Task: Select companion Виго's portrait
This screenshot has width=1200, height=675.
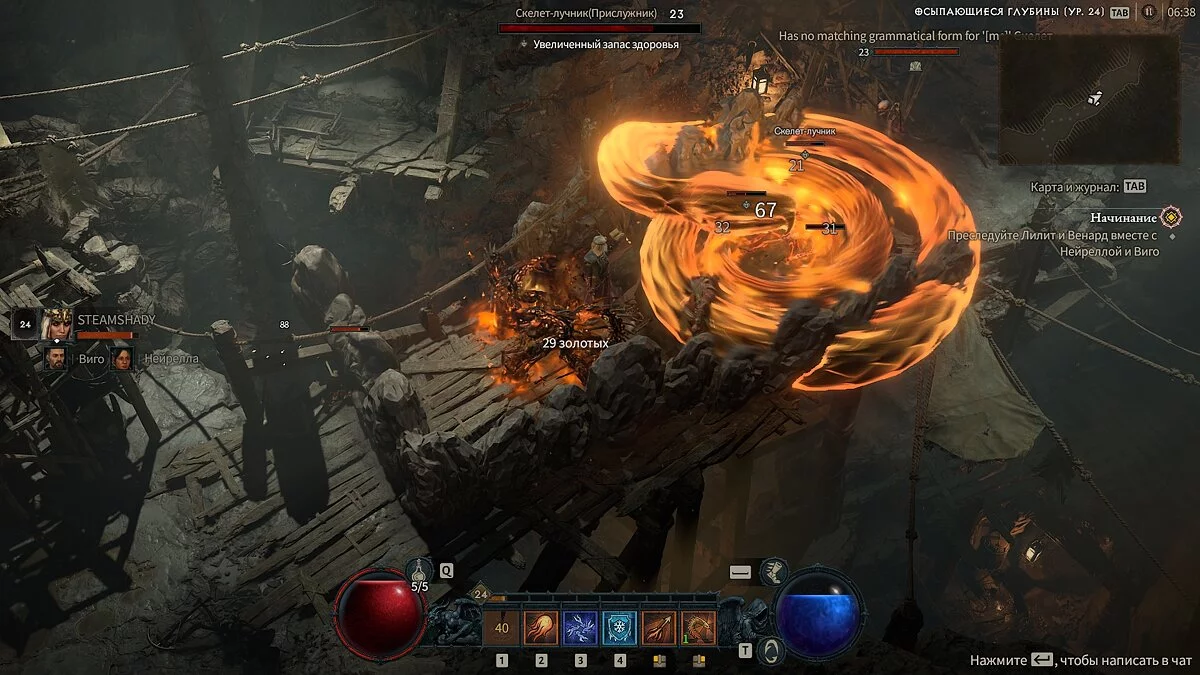Action: (x=56, y=357)
